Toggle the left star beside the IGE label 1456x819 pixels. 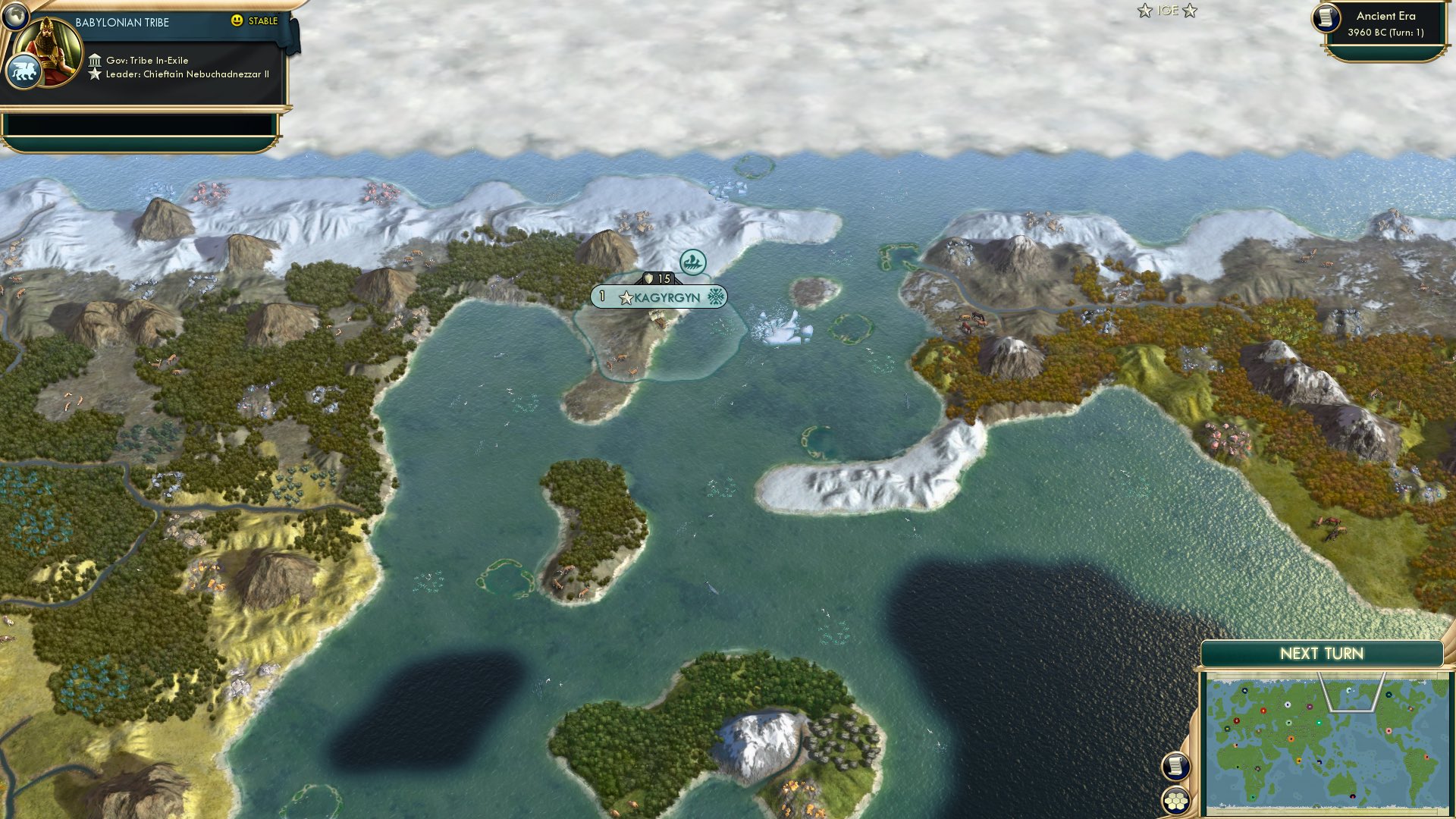point(1144,11)
